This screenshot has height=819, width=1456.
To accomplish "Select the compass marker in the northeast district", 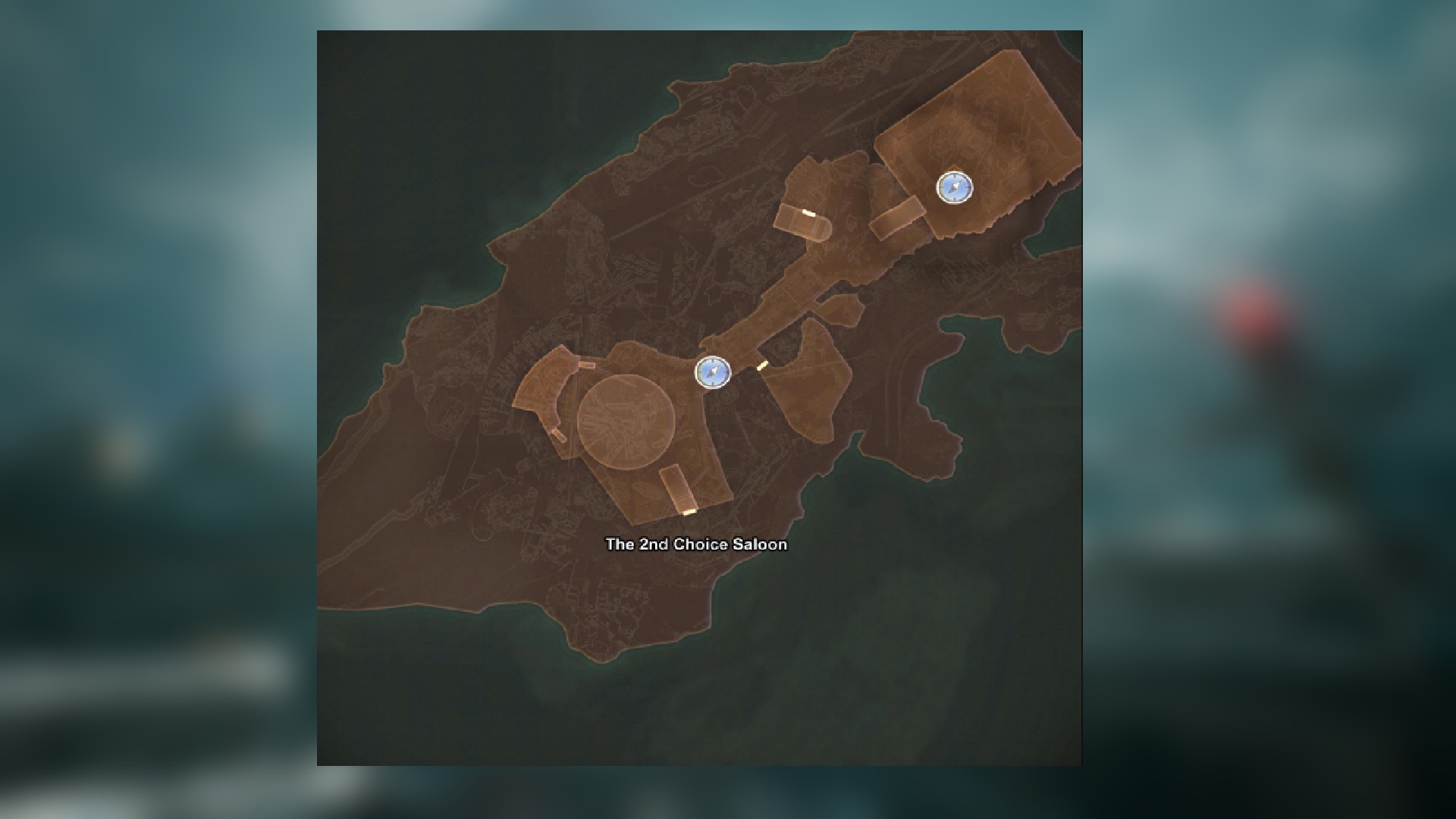I will point(953,188).
